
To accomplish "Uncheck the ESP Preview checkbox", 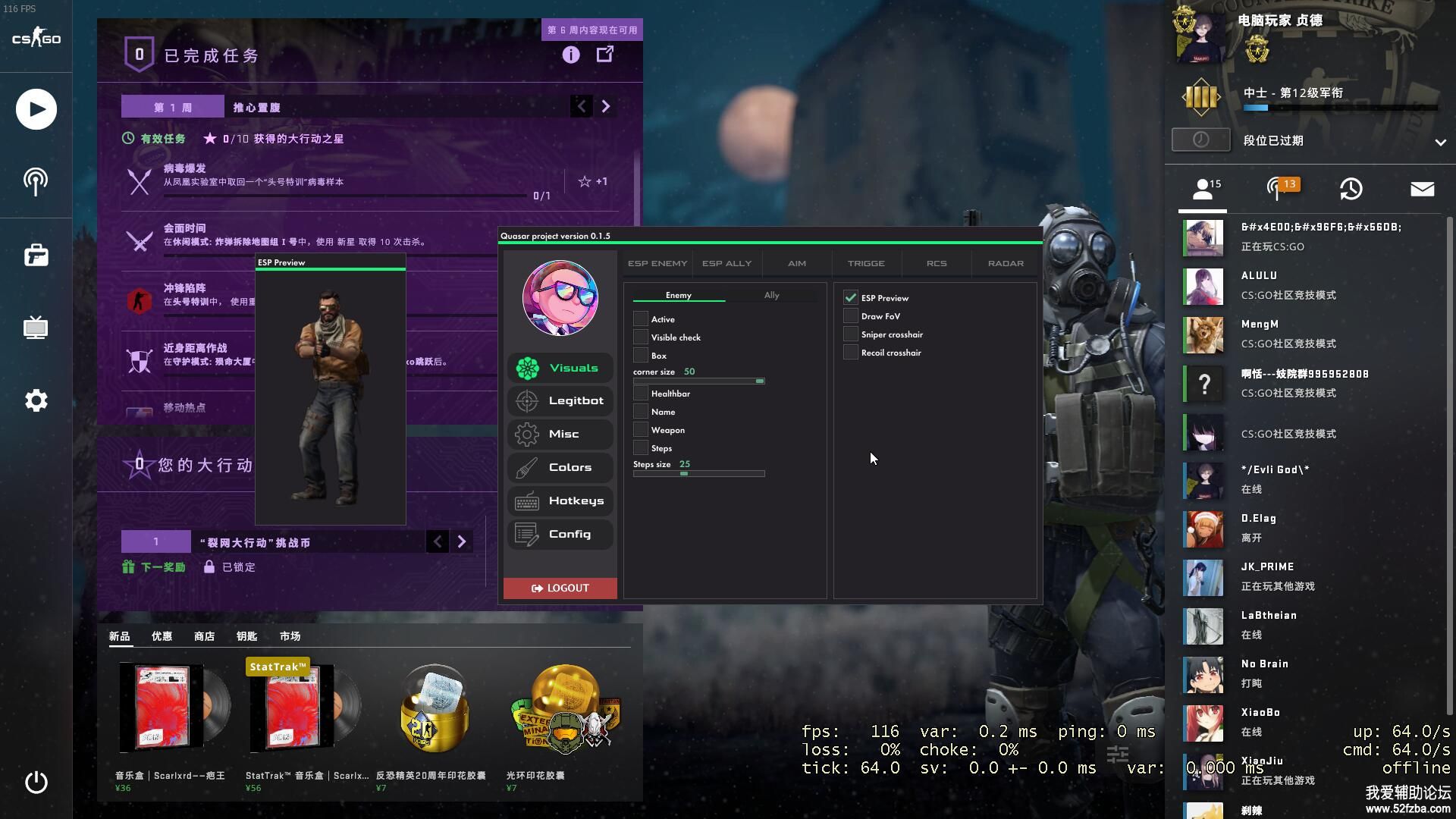I will click(850, 298).
